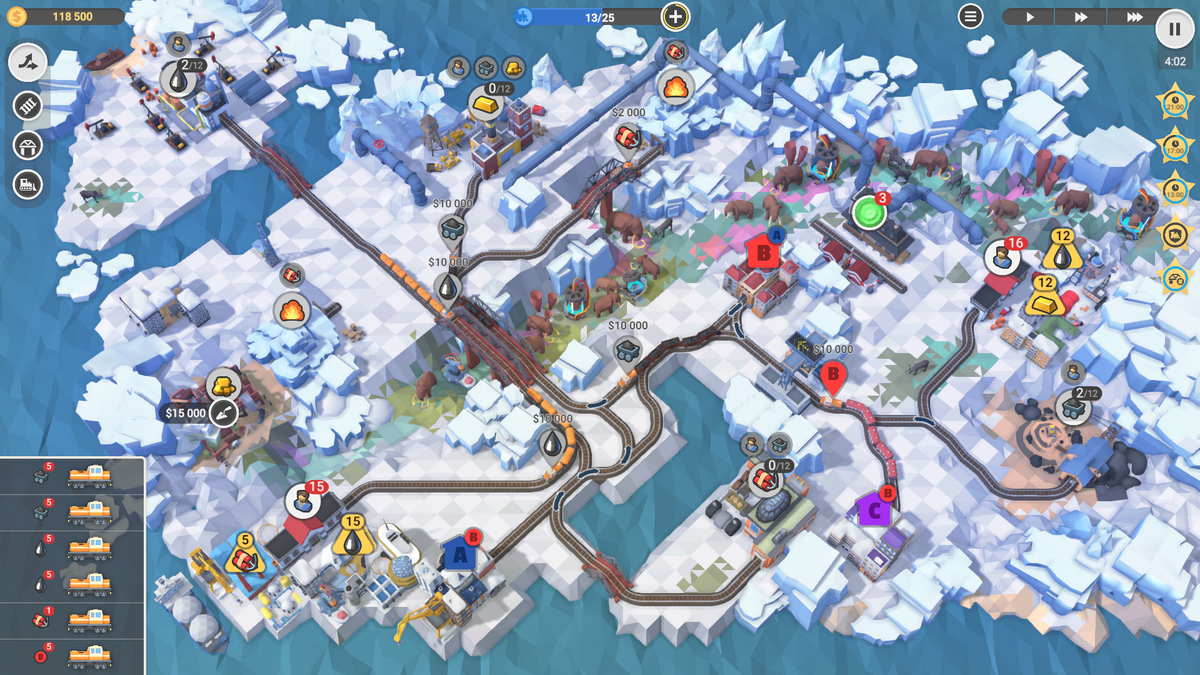1200x675 pixels.
Task: Check the 13:00 time star goal
Action: tap(1173, 190)
